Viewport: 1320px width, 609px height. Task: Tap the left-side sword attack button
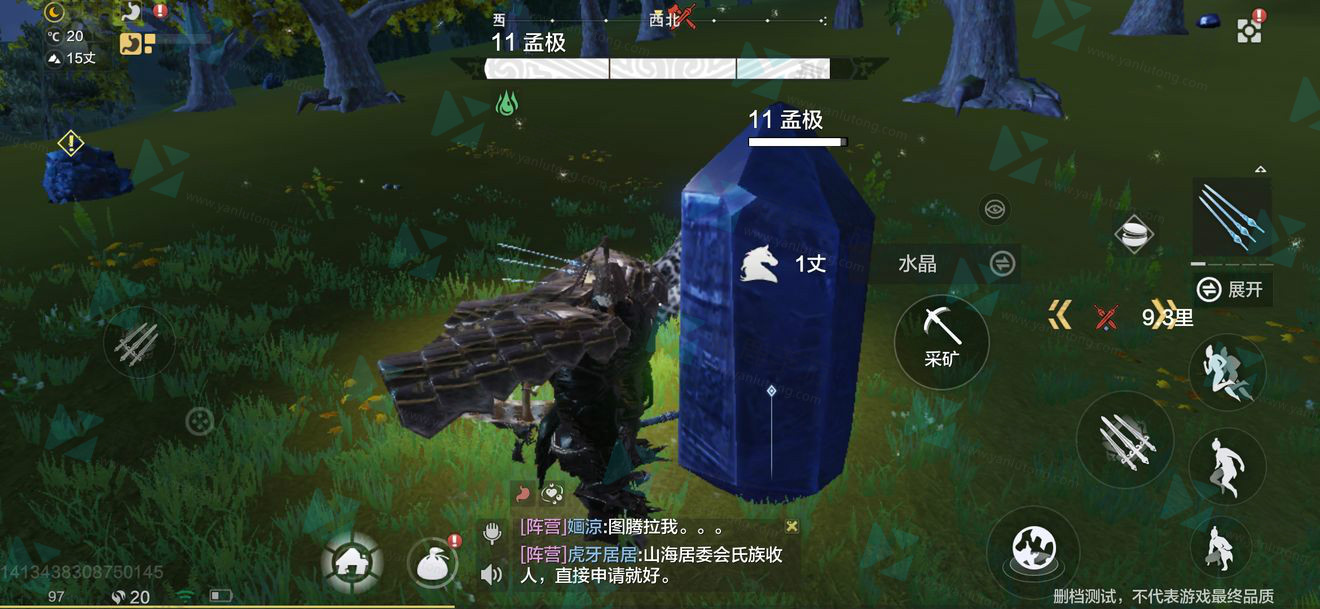pyautogui.click(x=138, y=343)
